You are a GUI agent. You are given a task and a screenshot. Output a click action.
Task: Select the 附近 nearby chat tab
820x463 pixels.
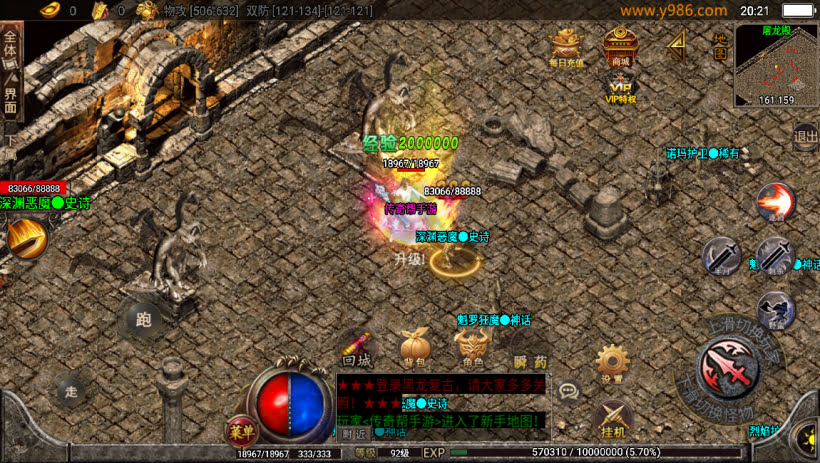(353, 434)
